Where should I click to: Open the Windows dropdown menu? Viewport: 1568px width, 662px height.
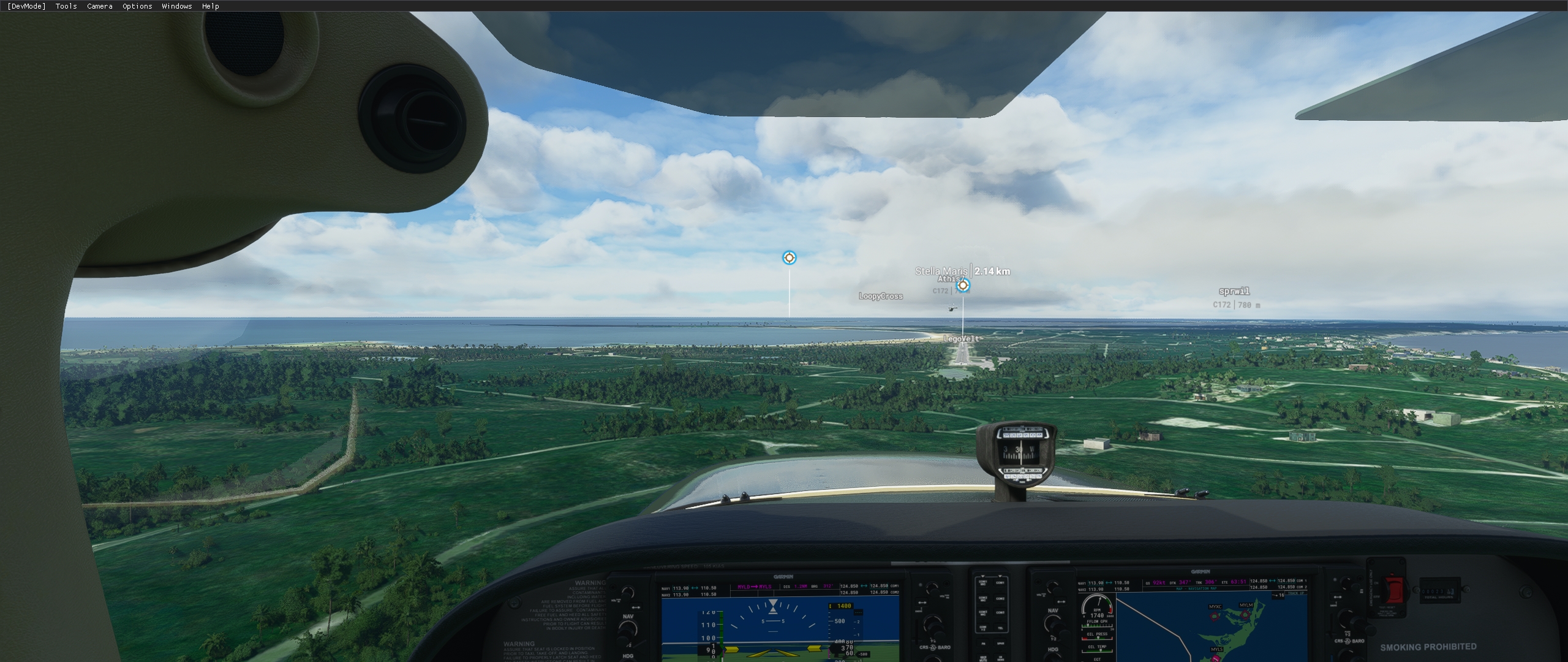(x=176, y=6)
